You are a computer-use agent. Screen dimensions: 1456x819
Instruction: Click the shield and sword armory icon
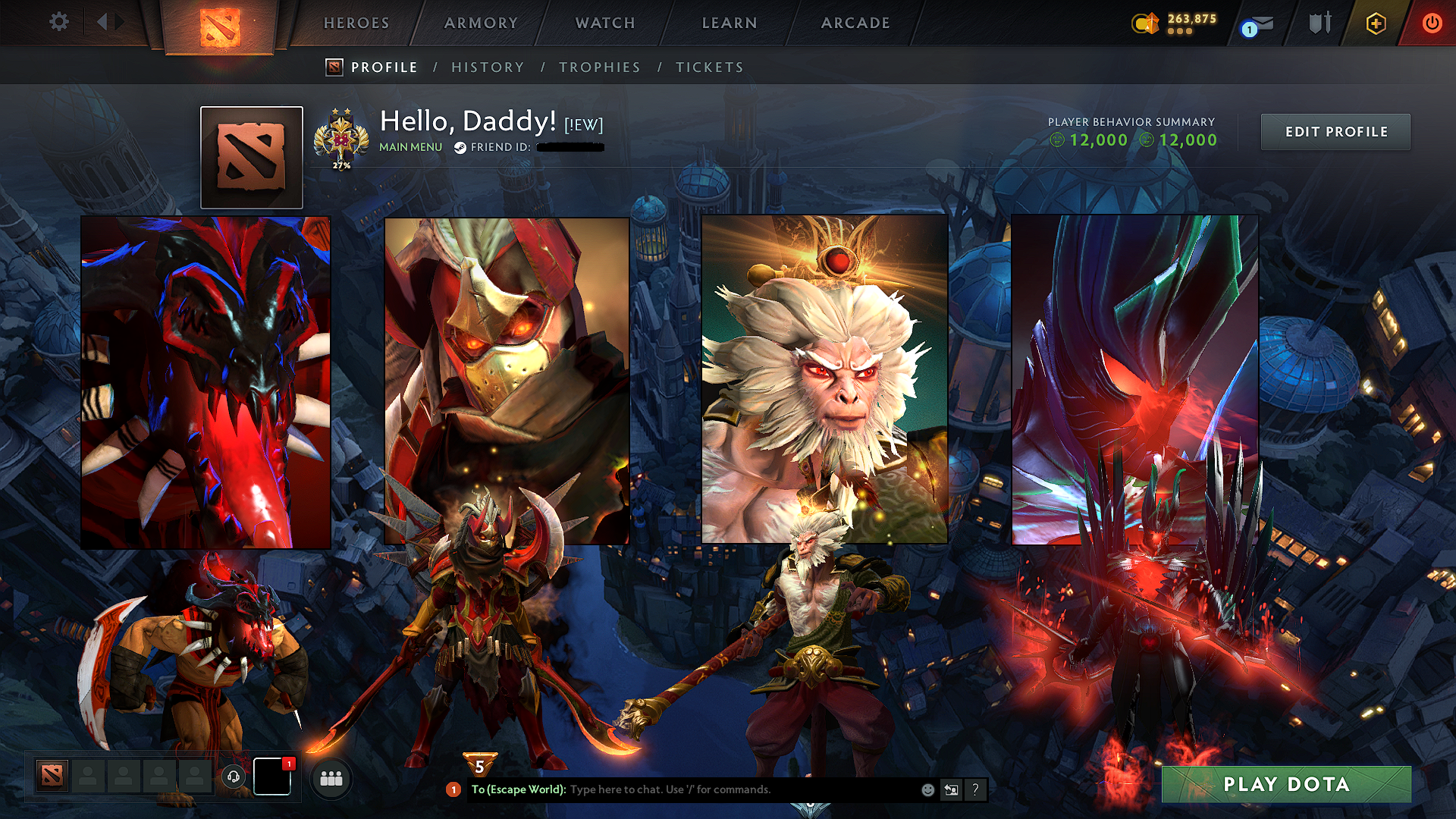click(x=1319, y=24)
